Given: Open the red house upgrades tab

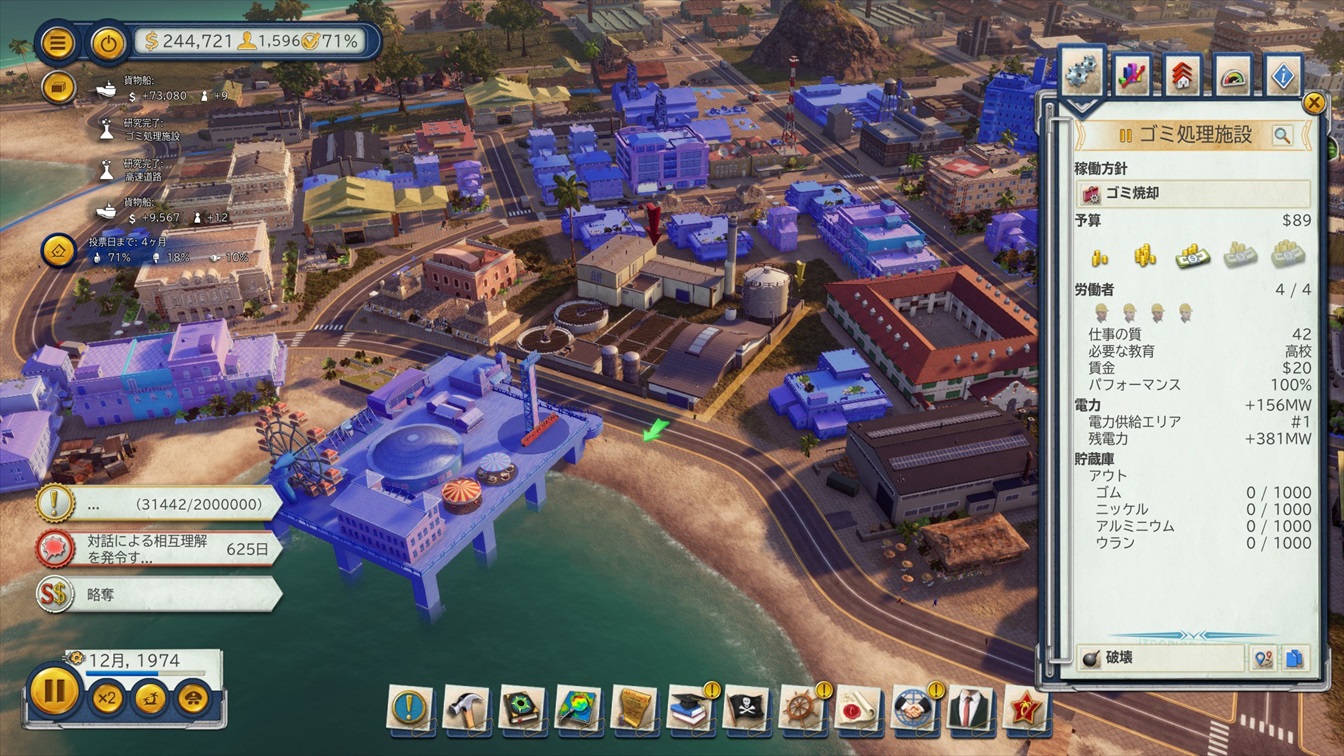Looking at the screenshot, I should tap(1182, 75).
